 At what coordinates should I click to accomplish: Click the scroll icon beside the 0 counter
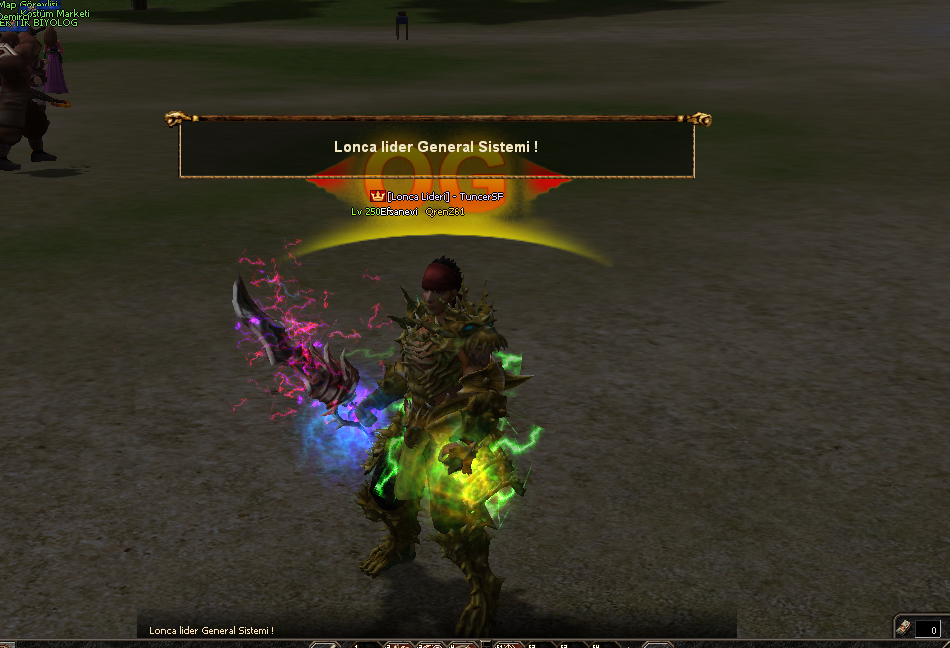click(904, 627)
